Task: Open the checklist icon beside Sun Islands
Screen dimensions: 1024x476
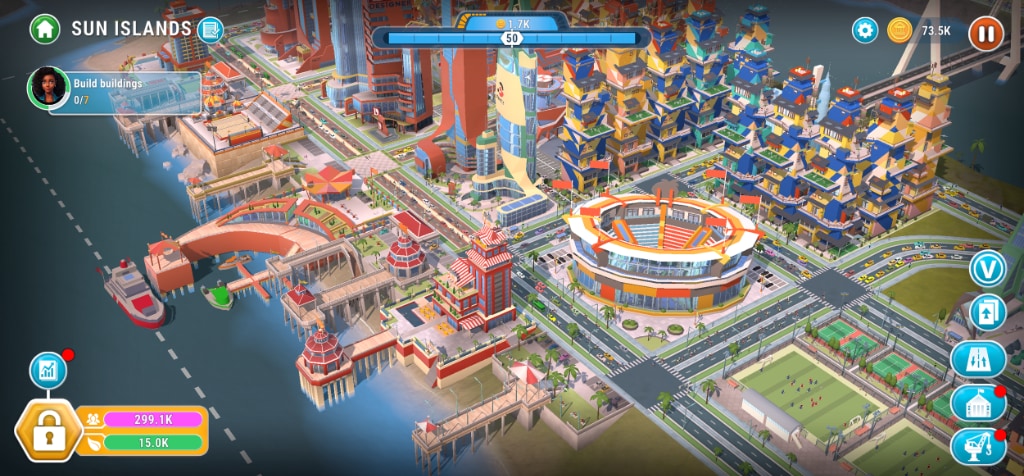Action: point(210,29)
